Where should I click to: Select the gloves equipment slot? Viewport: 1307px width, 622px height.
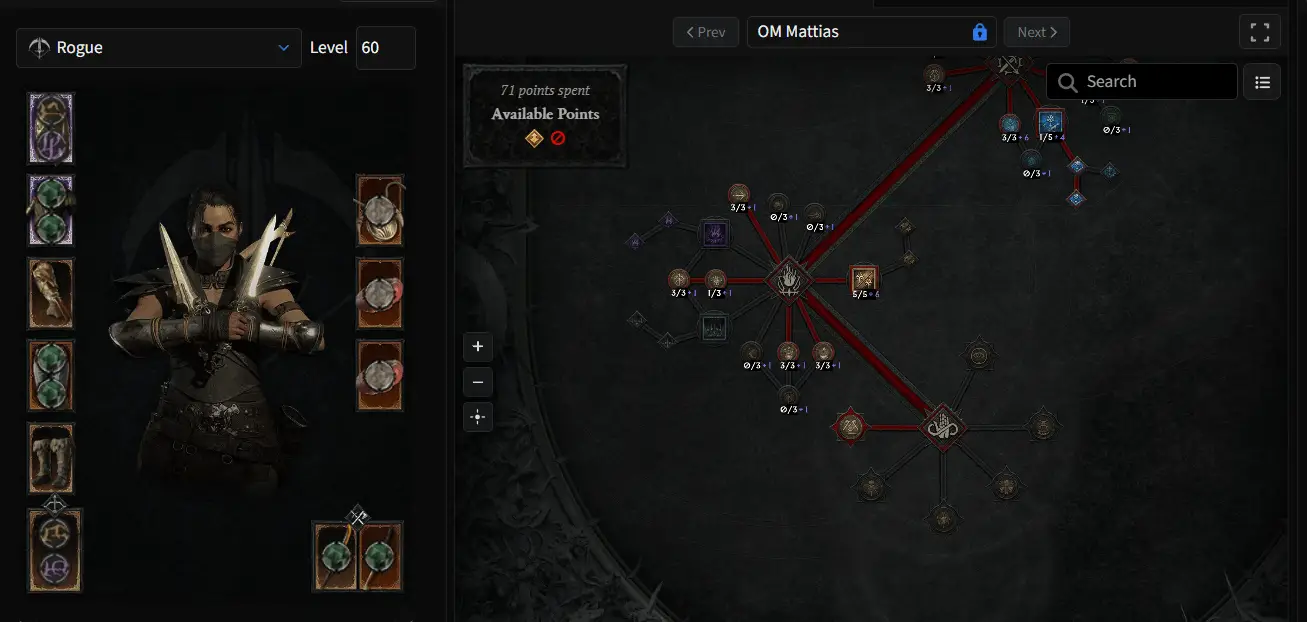click(51, 293)
